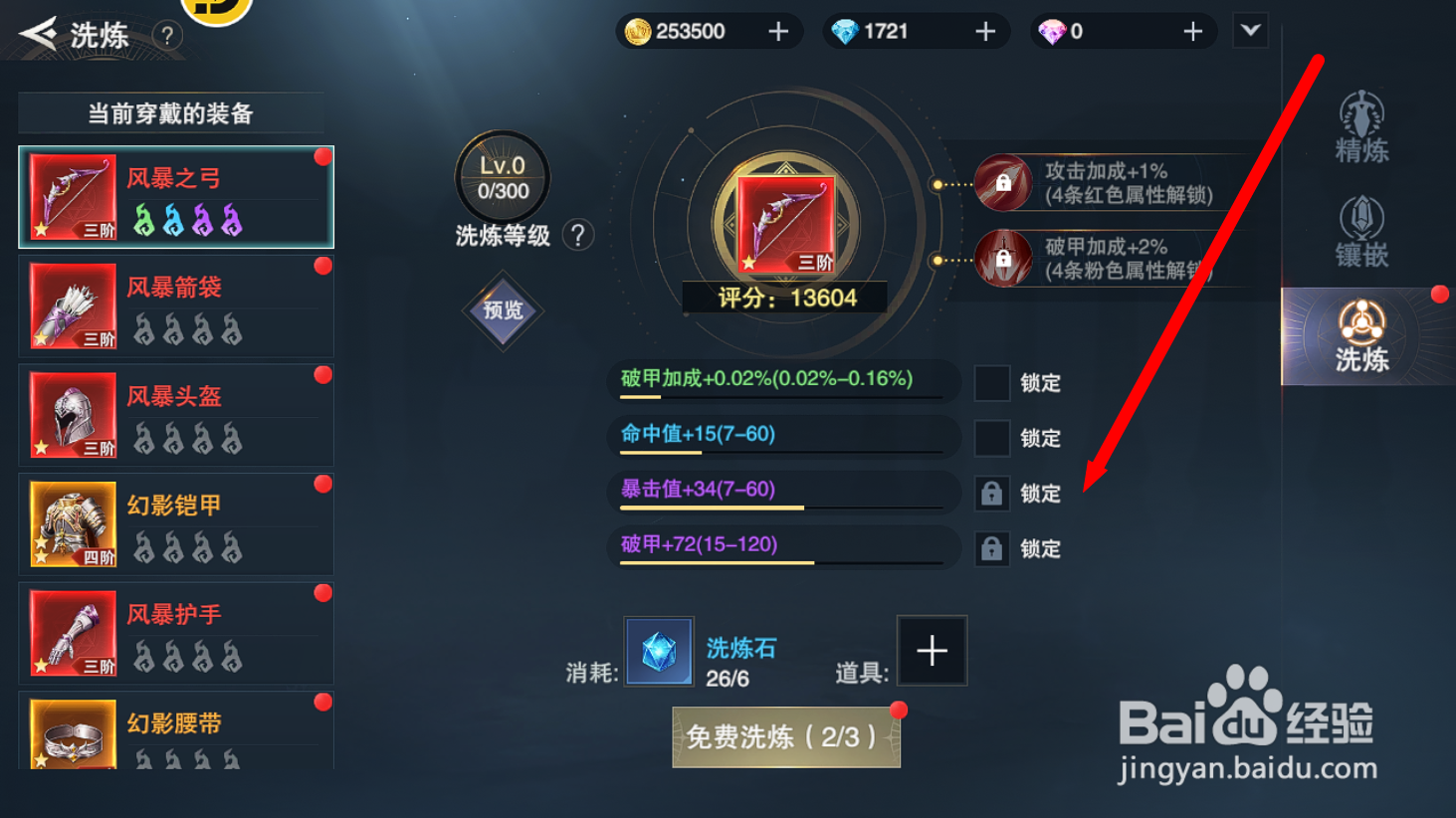This screenshot has width=1456, height=818.
Task: Enable the 锁定 lock for 命中值+15
Action: pyautogui.click(x=991, y=438)
